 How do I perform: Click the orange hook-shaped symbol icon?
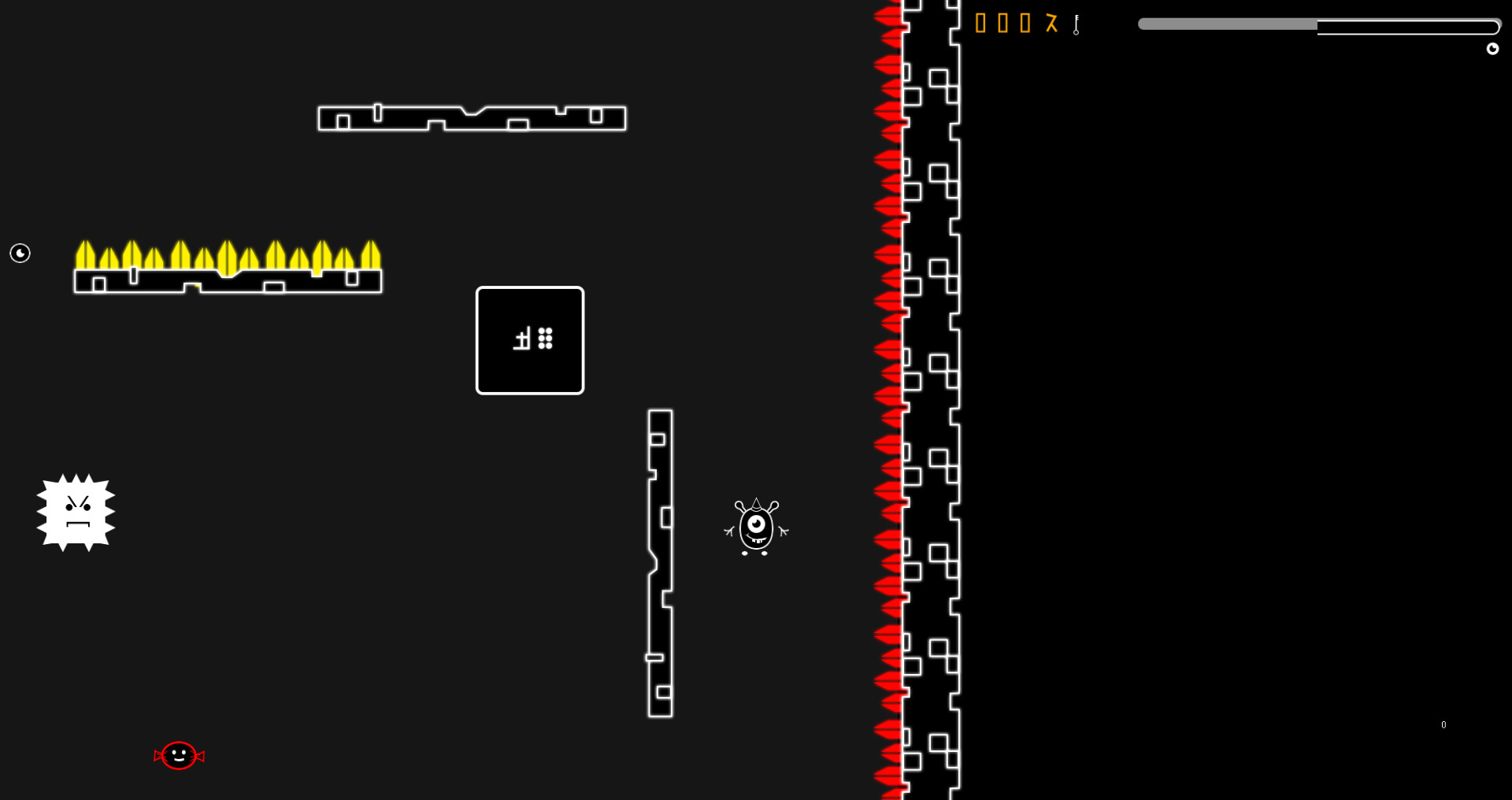[1052, 24]
